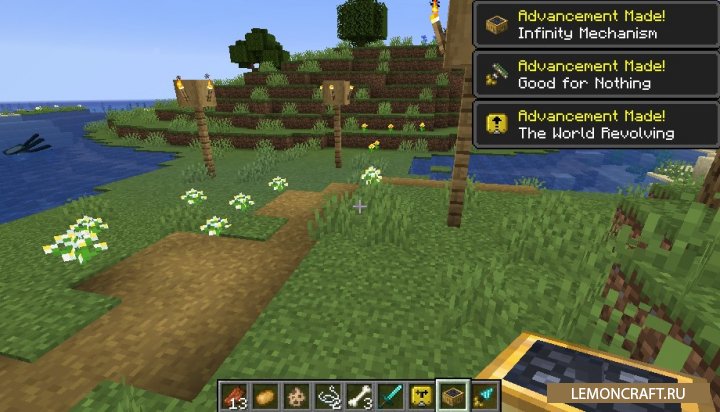Select the wooden framed box slot
Screen dimensions: 720x412
coord(454,396)
